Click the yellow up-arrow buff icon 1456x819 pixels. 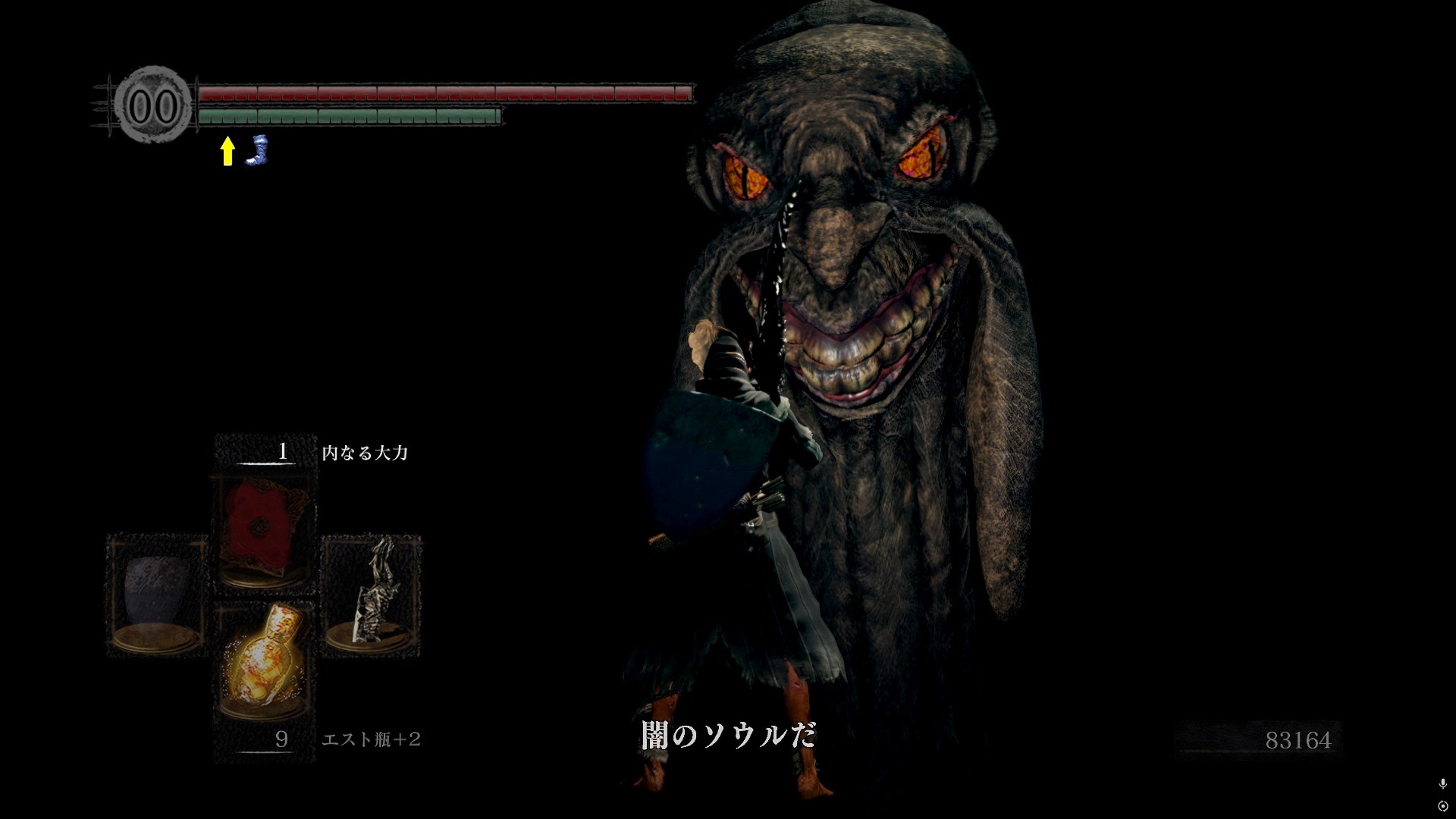[x=227, y=151]
